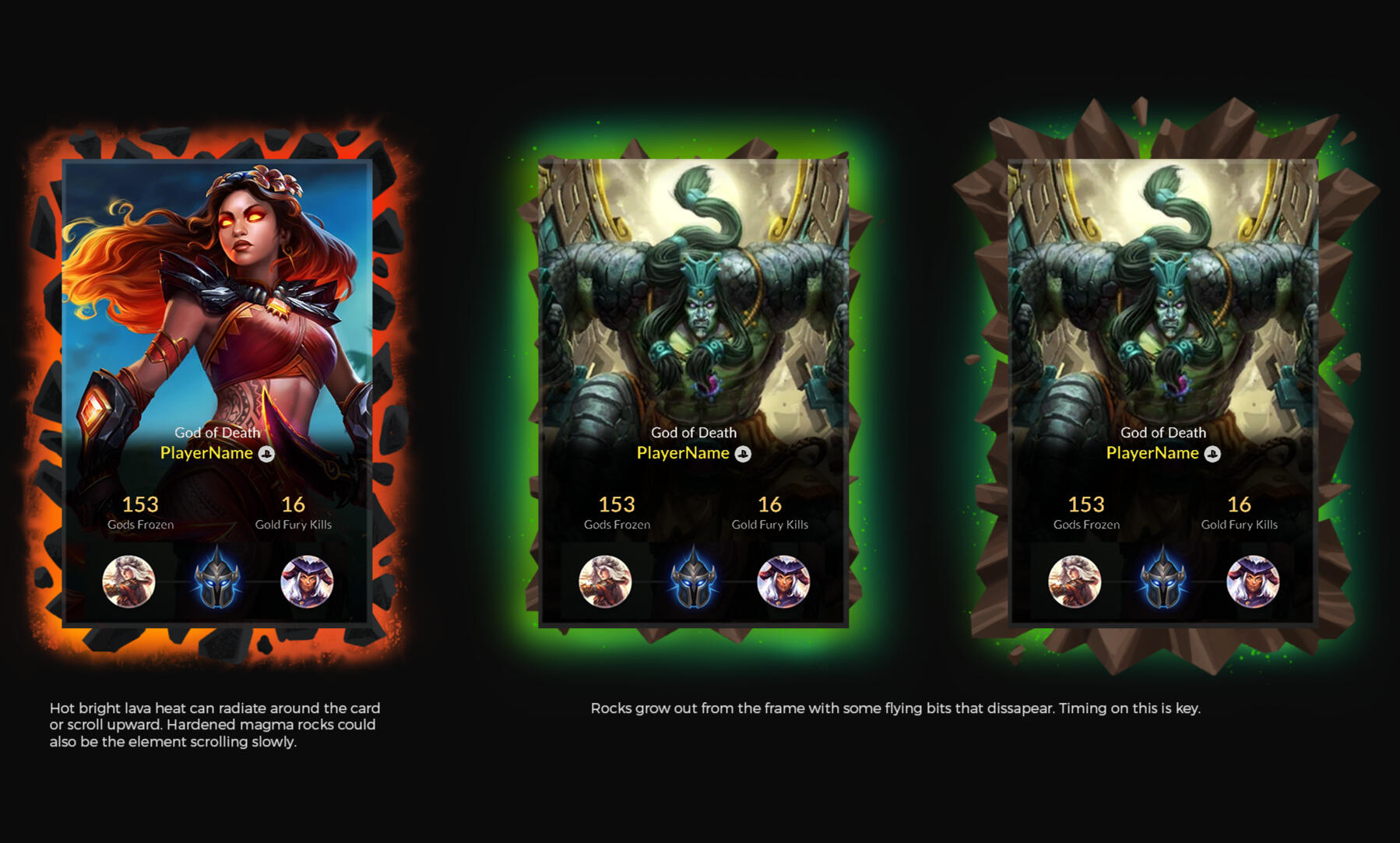
Task: Toggle the God of Death title on lava card
Action: coord(218,434)
